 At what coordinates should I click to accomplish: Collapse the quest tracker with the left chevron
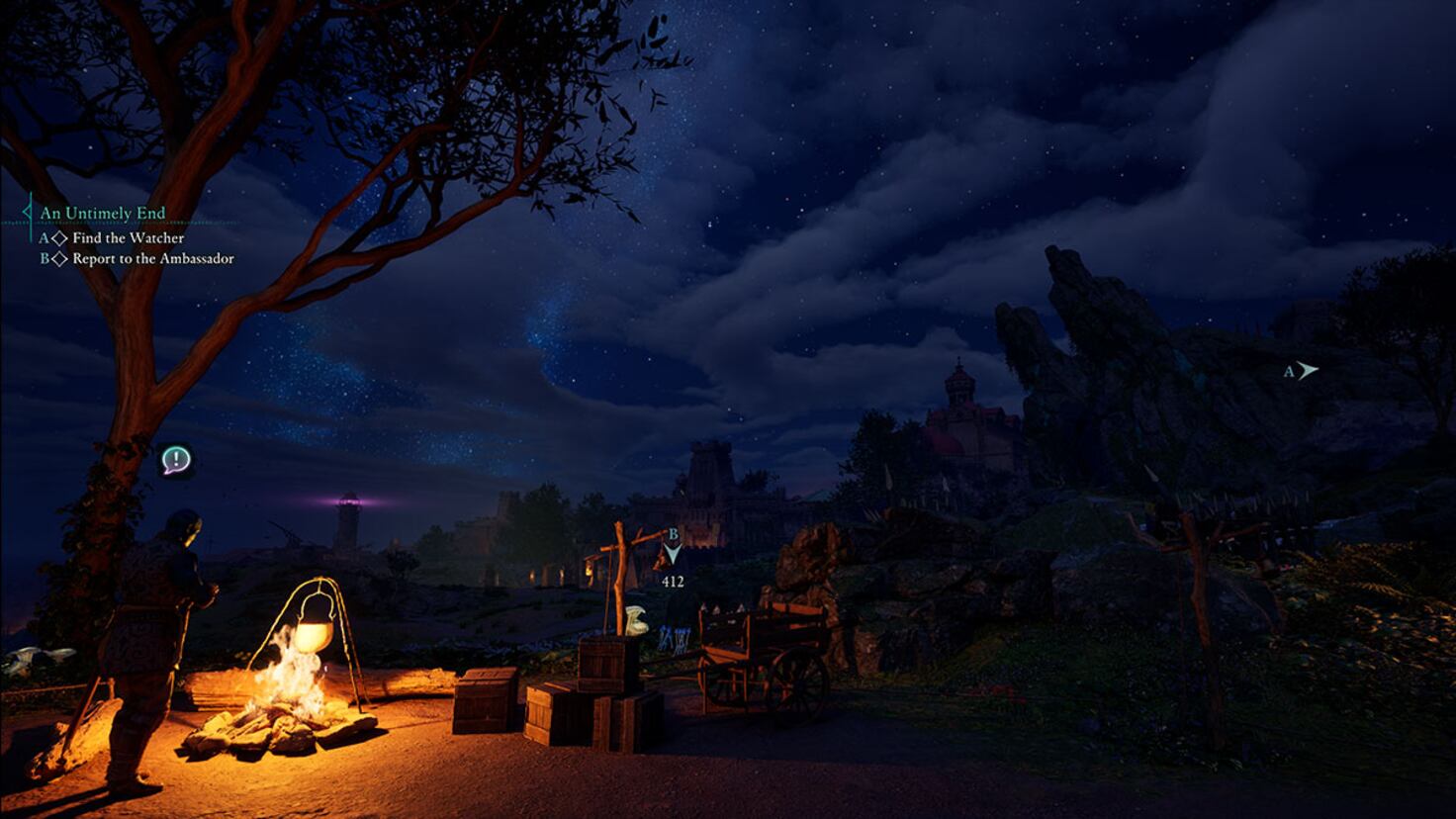tap(25, 212)
